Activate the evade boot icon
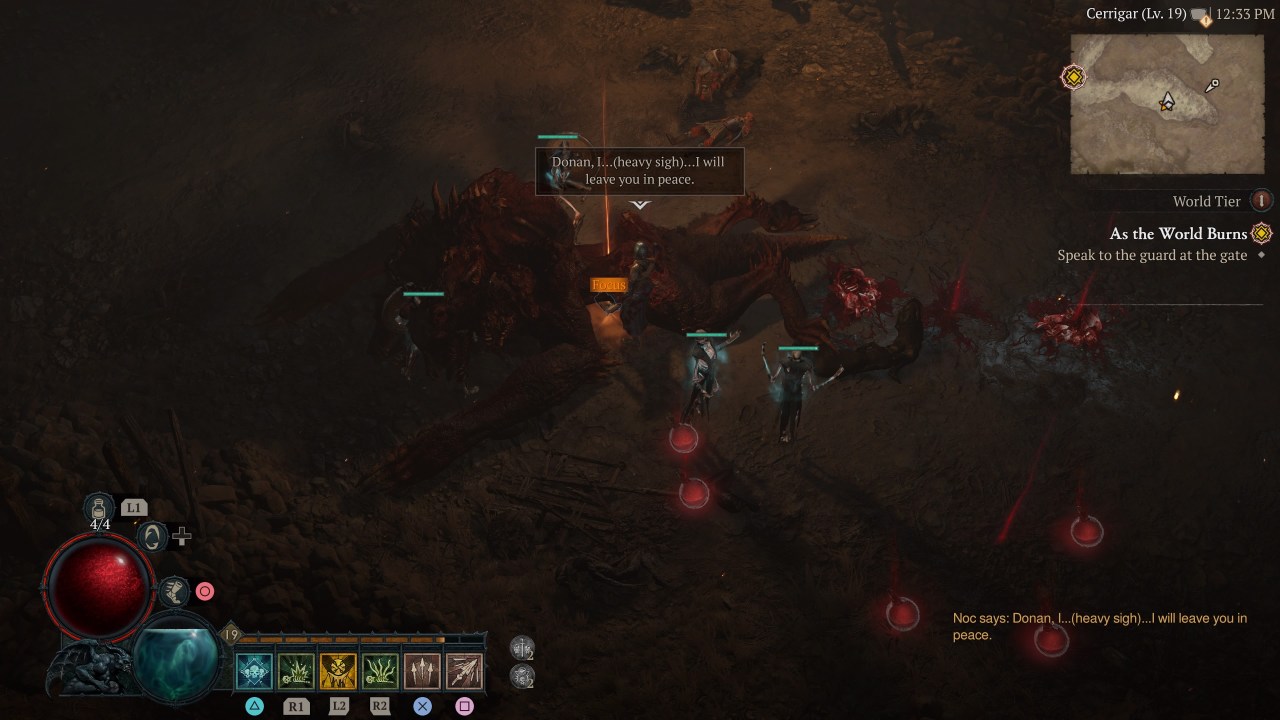Viewport: 1280px width, 720px height. click(175, 591)
